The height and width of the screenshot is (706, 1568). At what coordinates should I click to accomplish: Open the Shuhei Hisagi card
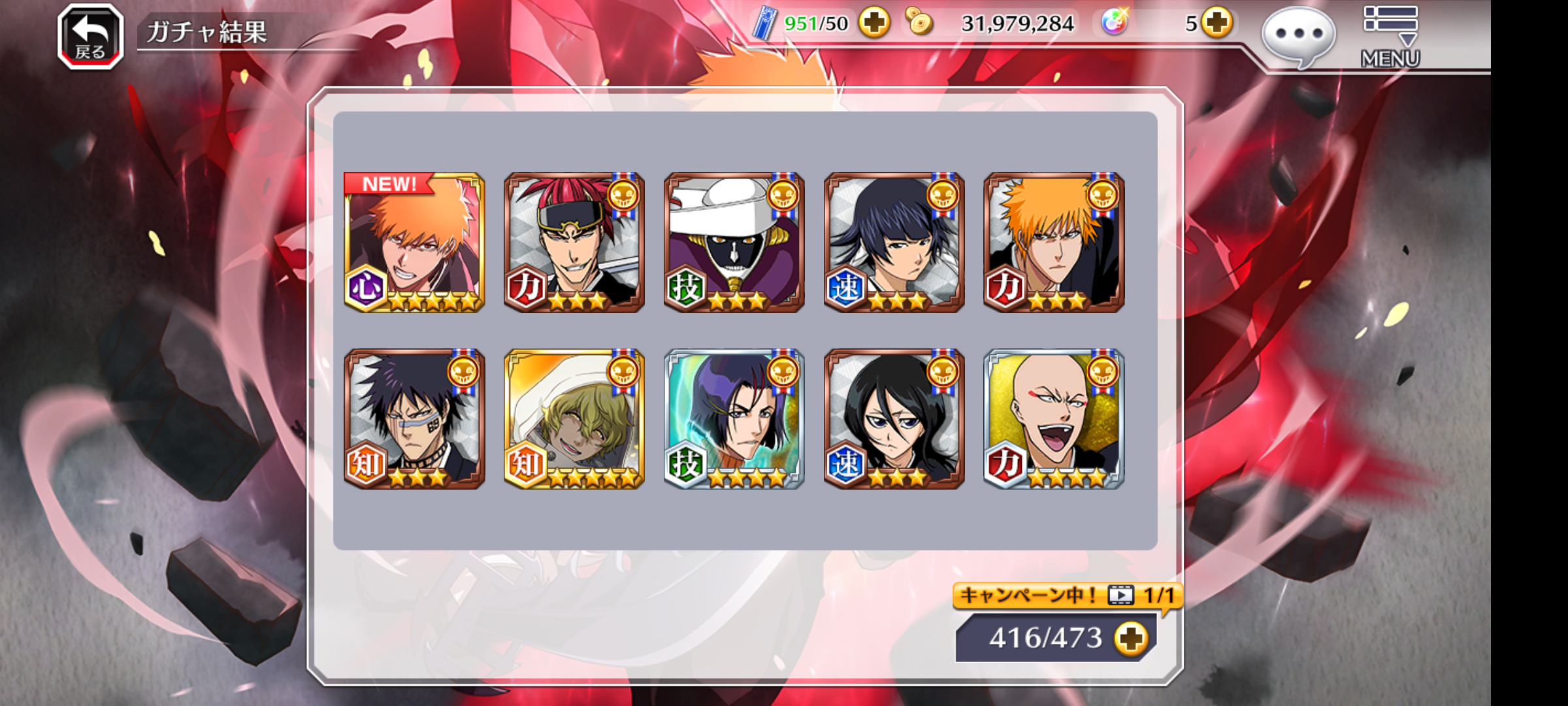[x=414, y=419]
